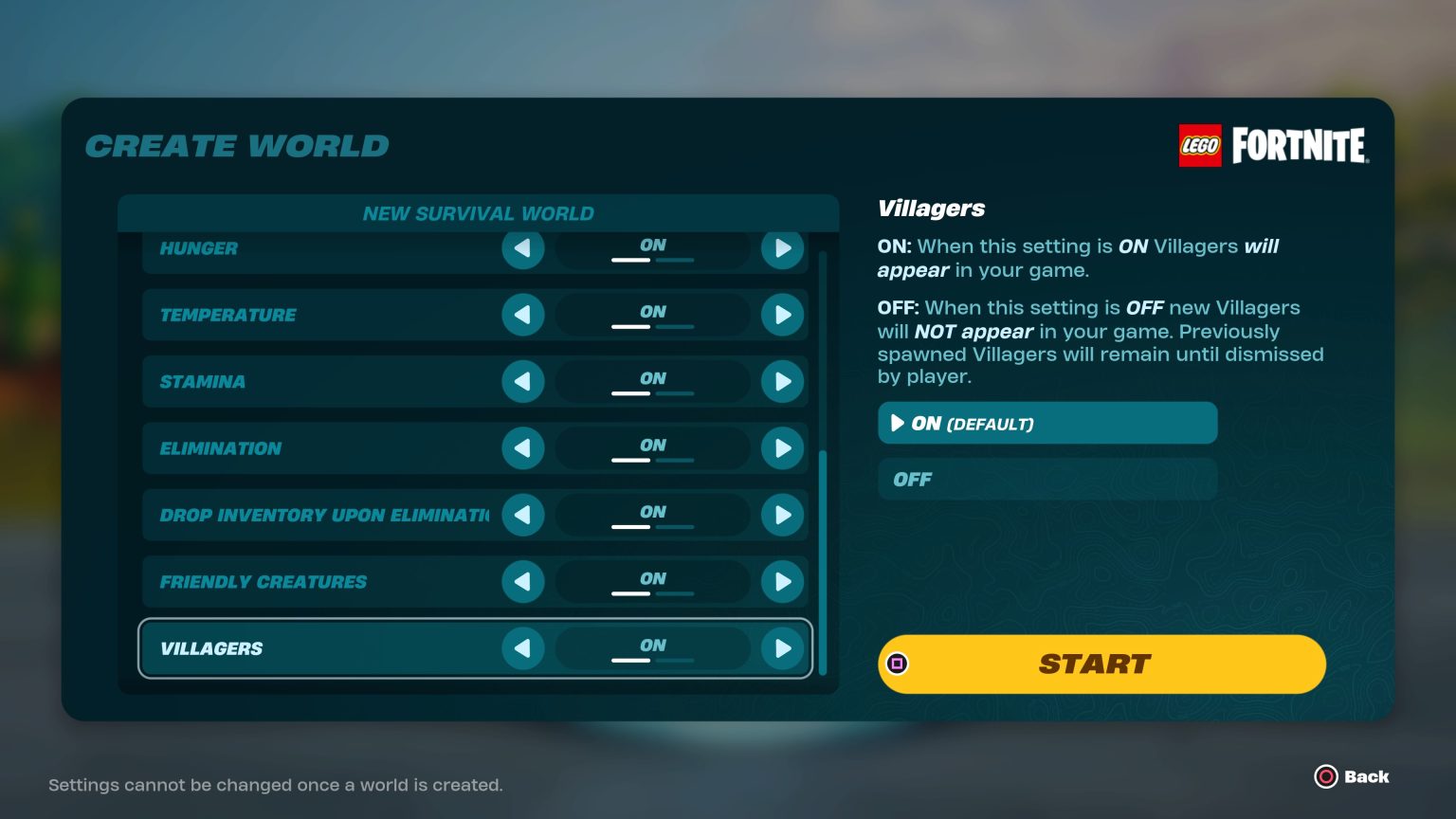The image size is (1456, 819).
Task: Click the right arrow on Villagers row
Action: click(x=782, y=648)
